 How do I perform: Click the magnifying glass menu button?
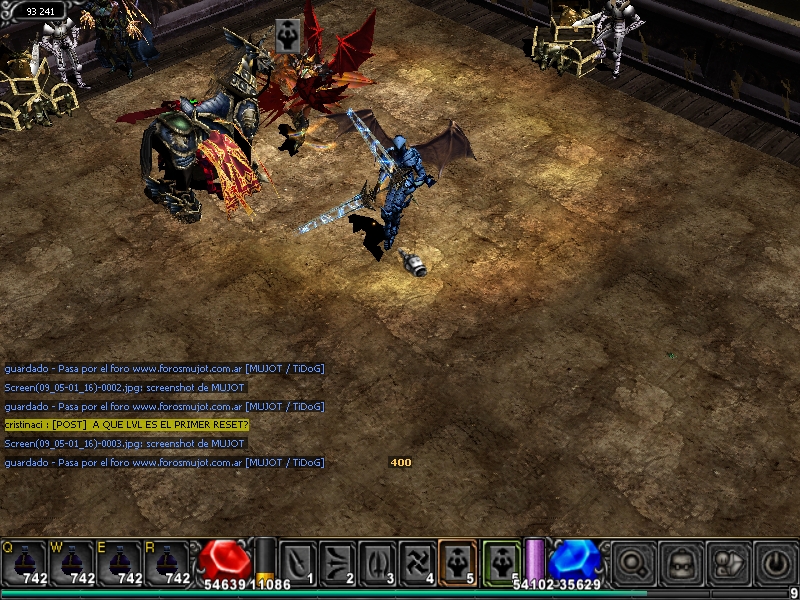click(x=634, y=564)
